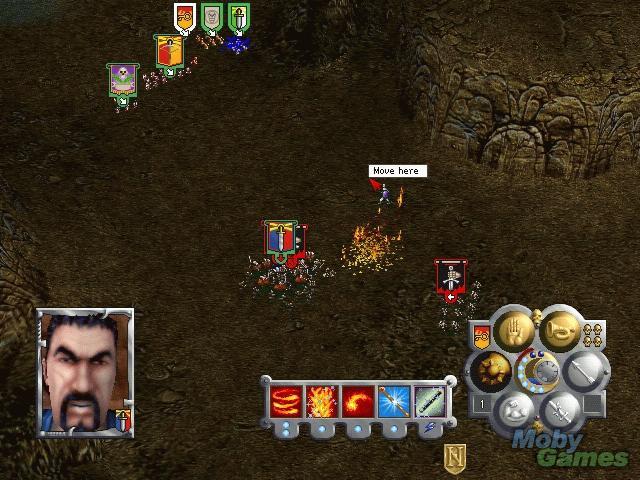The width and height of the screenshot is (640, 480).
Task: Click the central crescent moon dial
Action: [x=536, y=370]
